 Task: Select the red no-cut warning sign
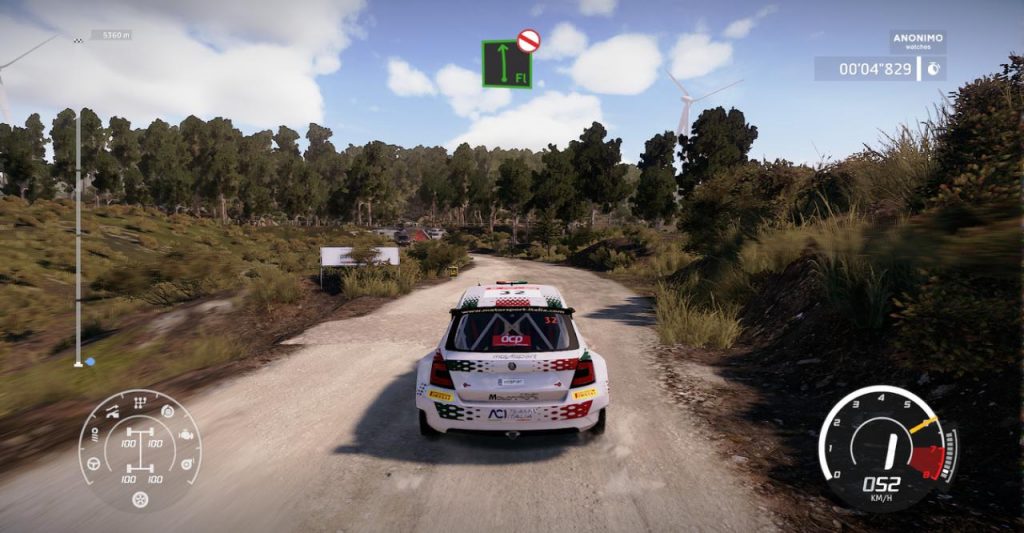[528, 41]
